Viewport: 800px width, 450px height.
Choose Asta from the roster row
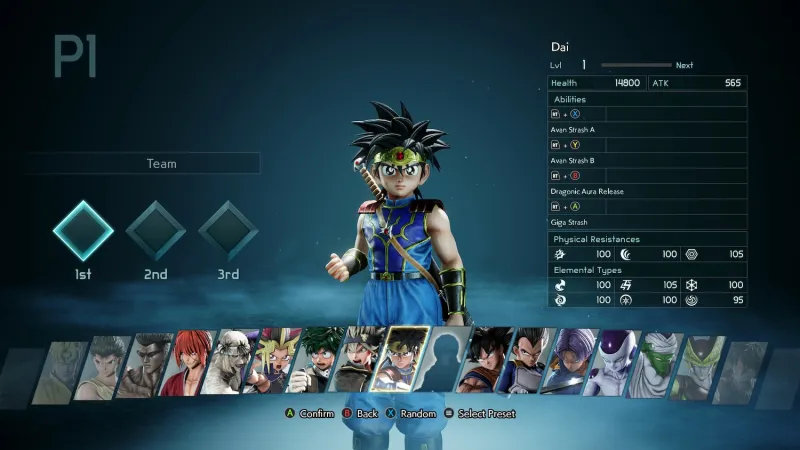coord(362,361)
